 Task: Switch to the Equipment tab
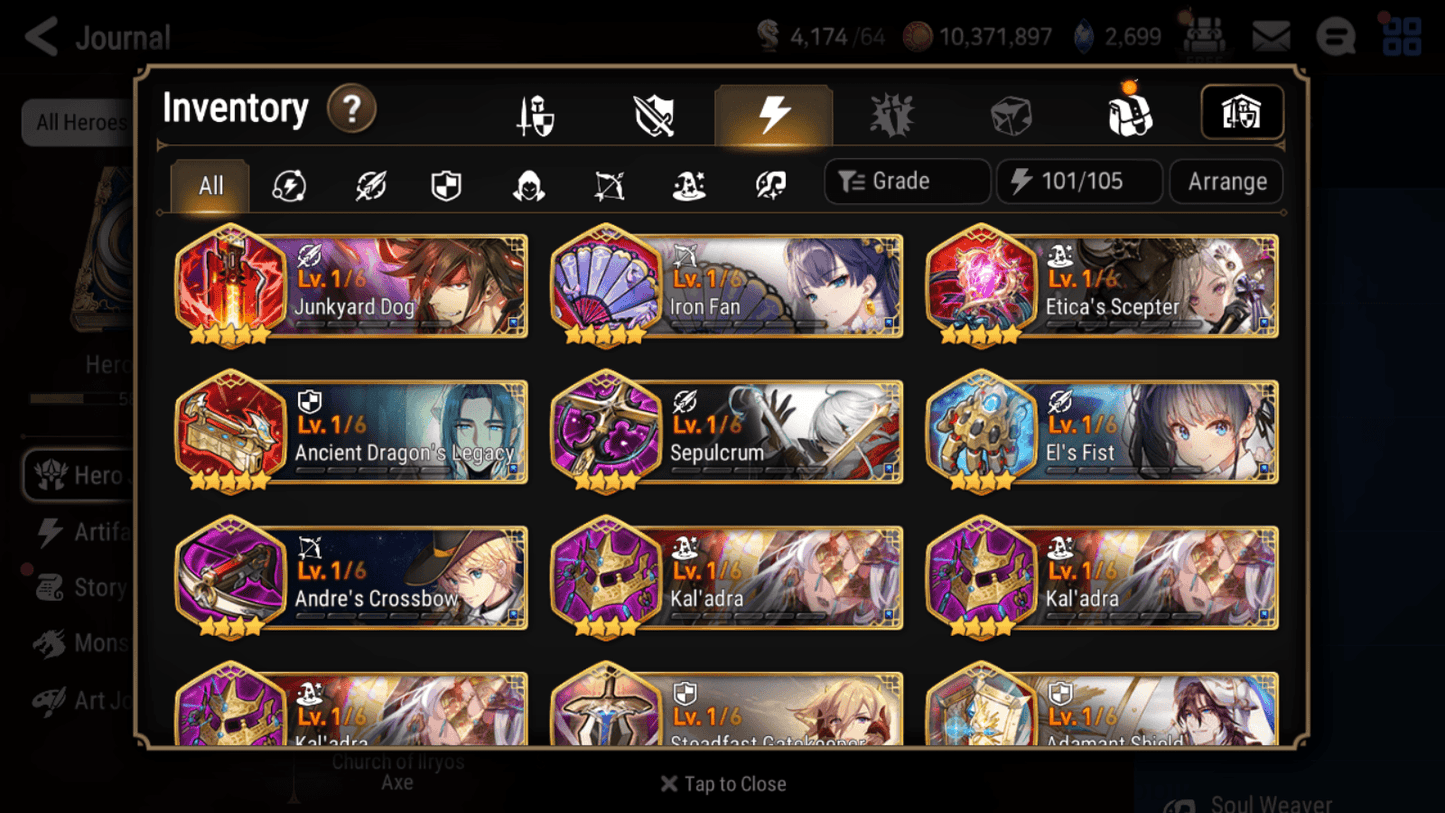click(537, 113)
